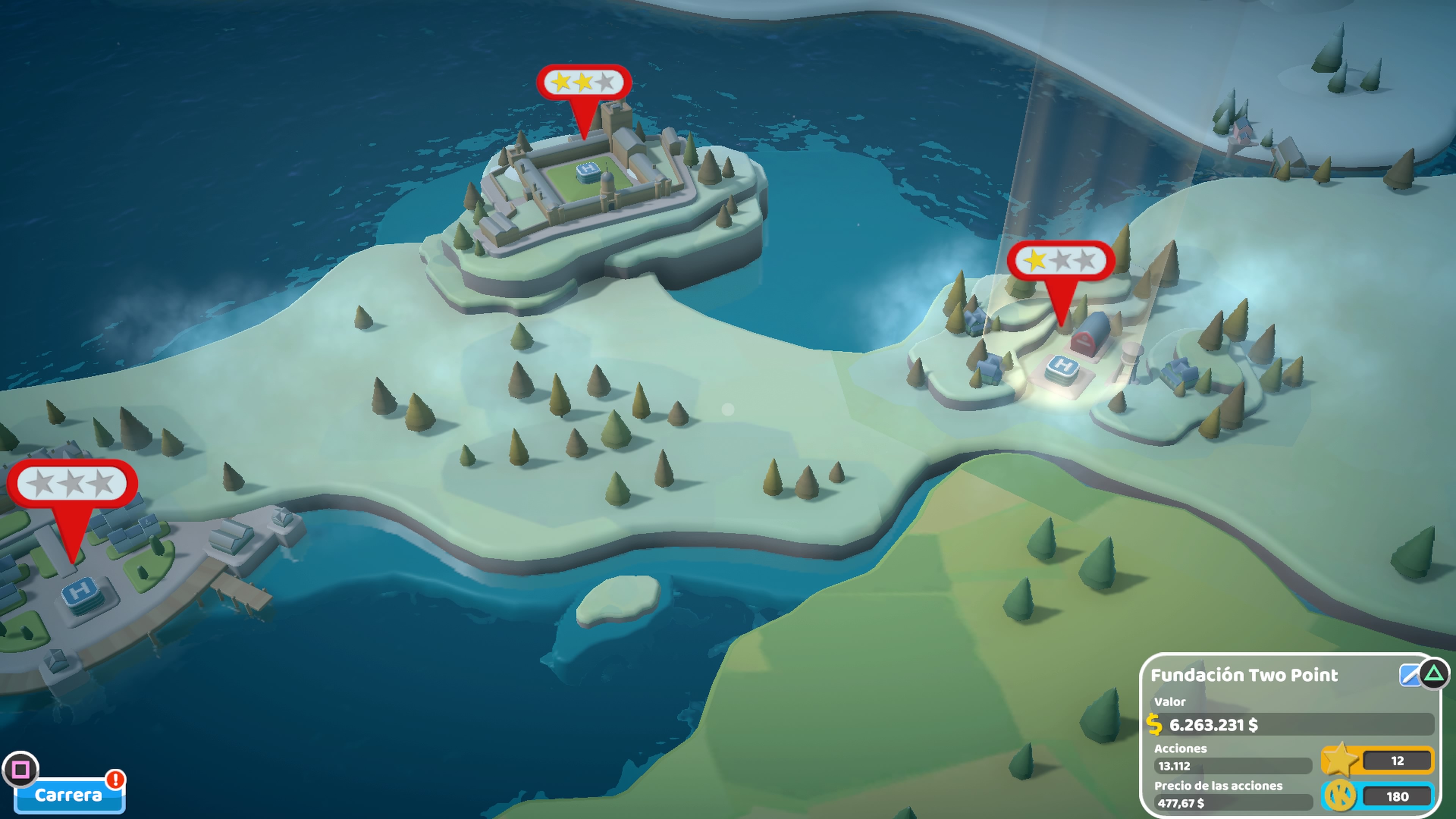
Task: Open the Fundación Two Point panel
Action: [x=1244, y=675]
